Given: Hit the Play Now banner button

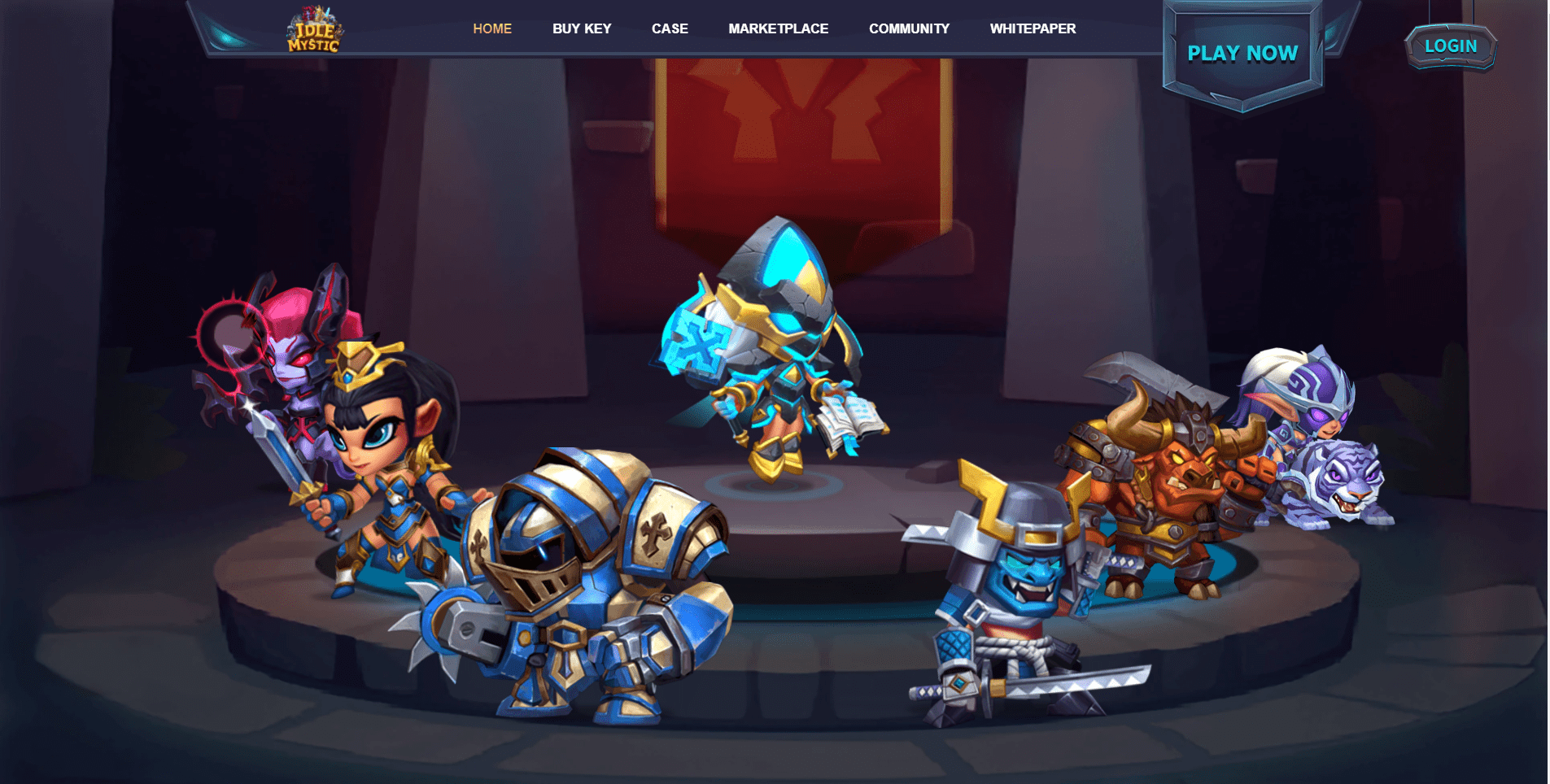Looking at the screenshot, I should click(1242, 54).
